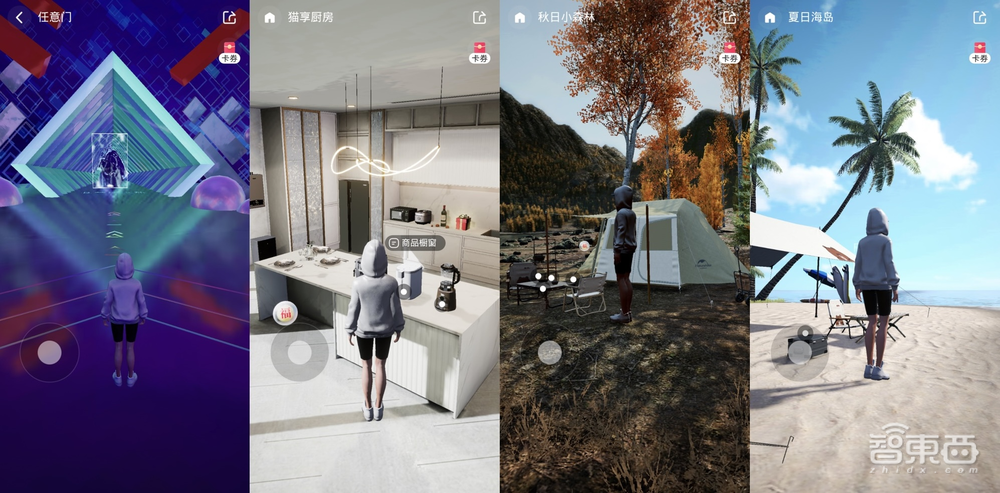This screenshot has height=493, width=1000.
Task: Tap the home icon beside 猫享厨房
Action: pyautogui.click(x=269, y=18)
